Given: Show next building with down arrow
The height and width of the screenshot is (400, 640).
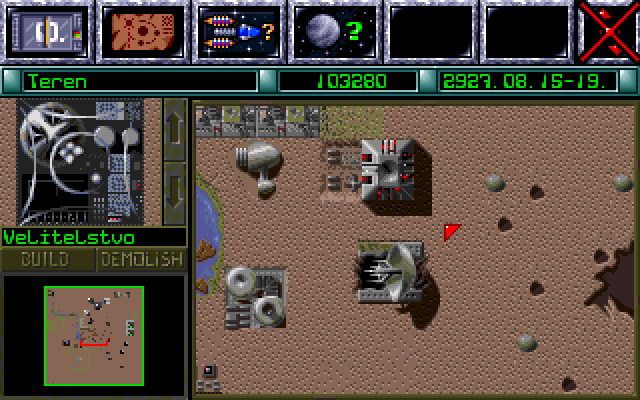Looking at the screenshot, I should tap(175, 191).
